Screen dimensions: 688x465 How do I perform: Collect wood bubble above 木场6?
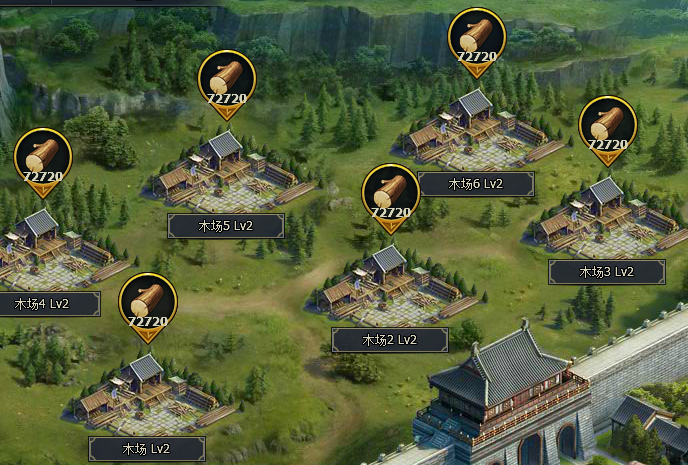(x=476, y=40)
